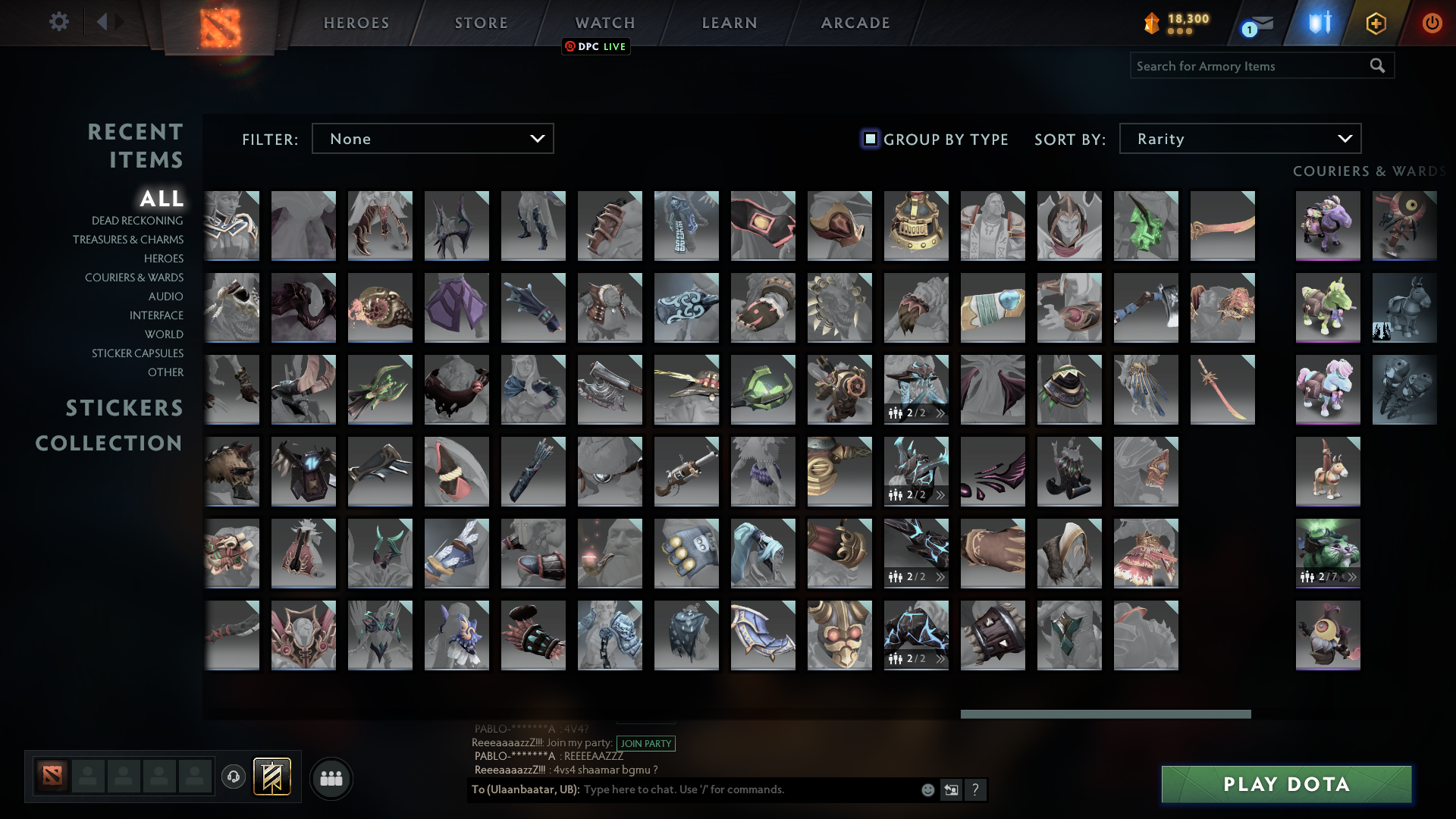Open the emoticon picker in chat
Screen dimensions: 1456x819
[927, 789]
